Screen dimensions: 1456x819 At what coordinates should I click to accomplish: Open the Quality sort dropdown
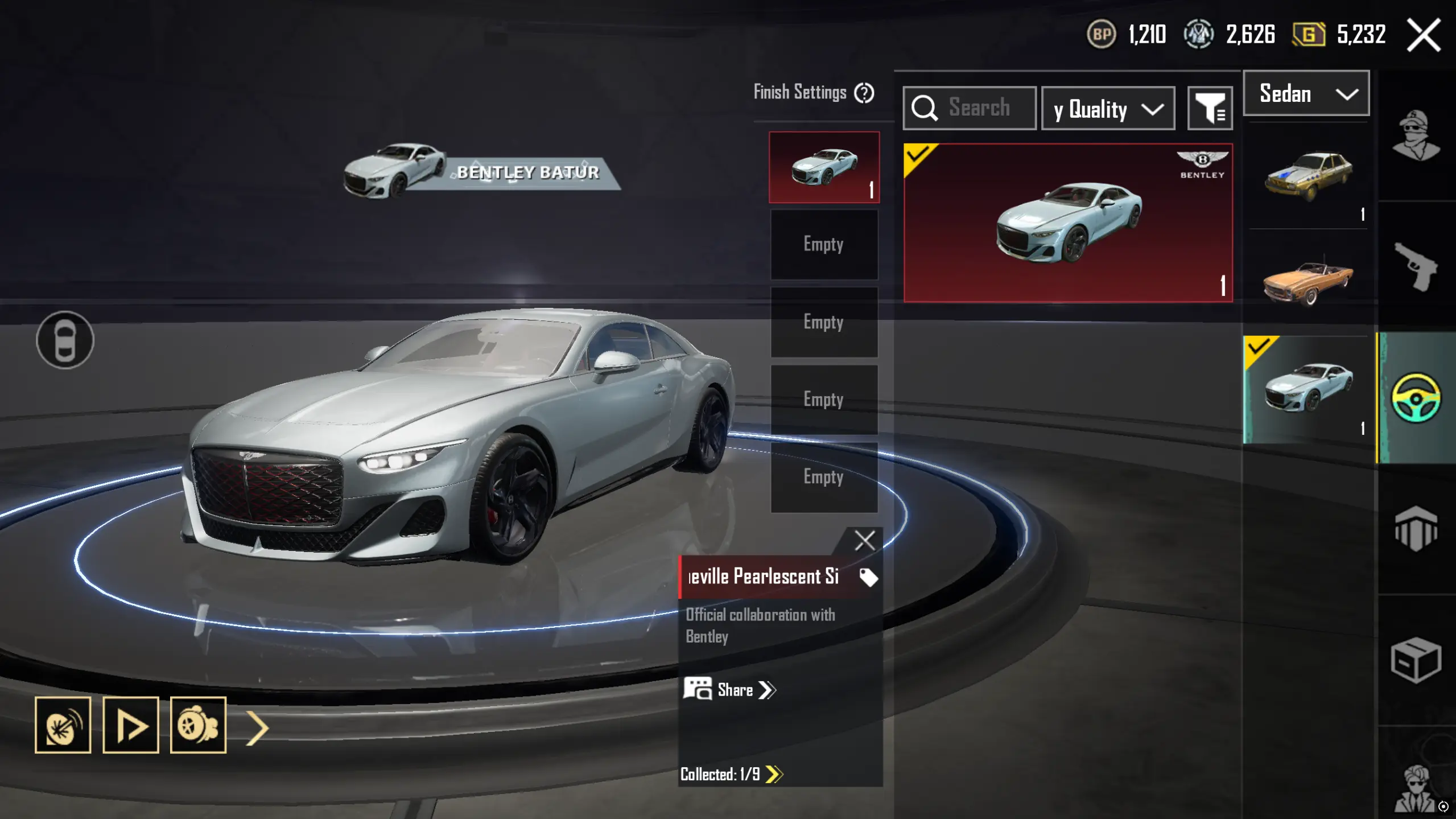[x=1107, y=109]
